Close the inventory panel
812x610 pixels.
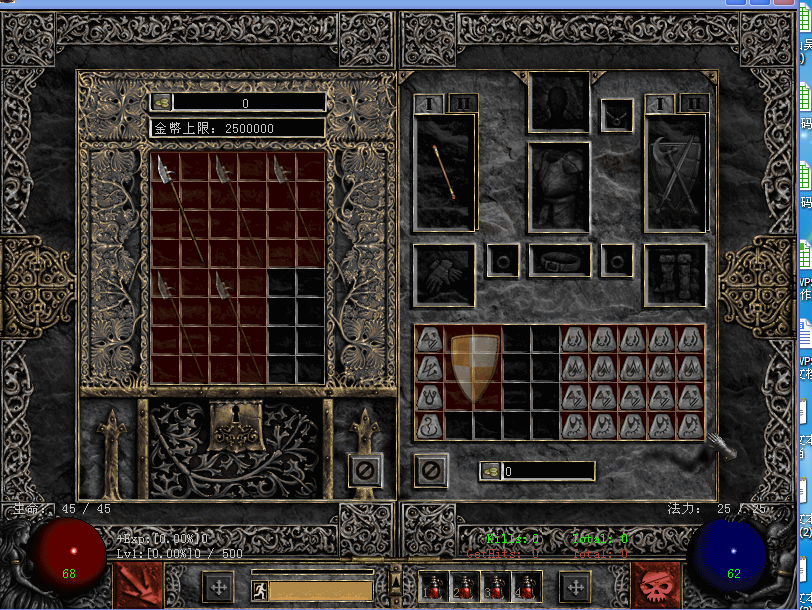[x=431, y=470]
